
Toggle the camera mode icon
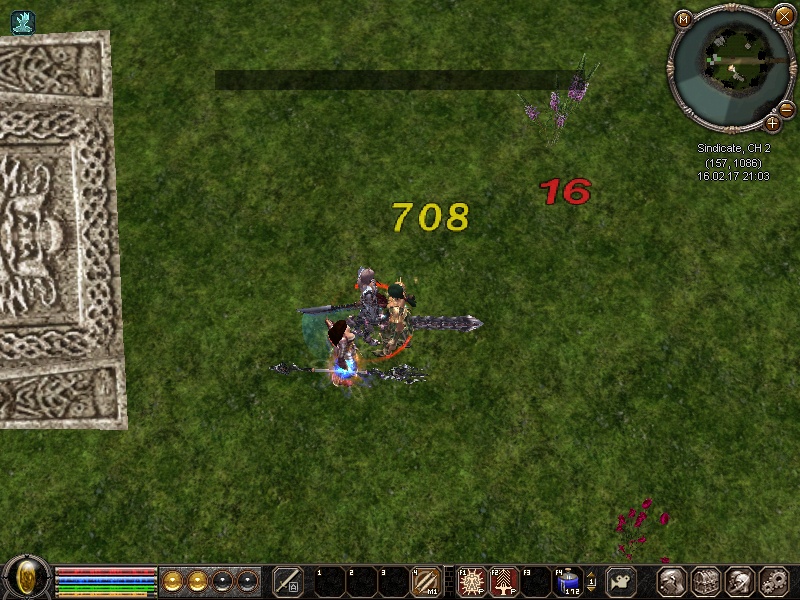(x=622, y=581)
